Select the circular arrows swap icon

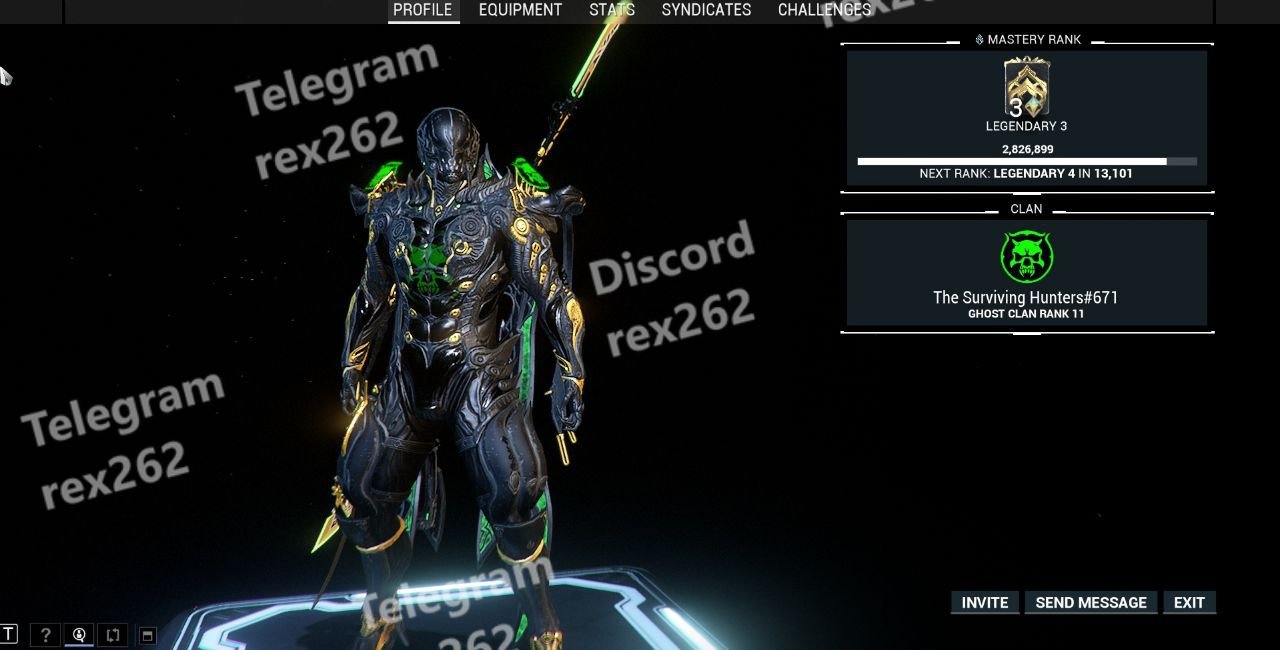113,634
